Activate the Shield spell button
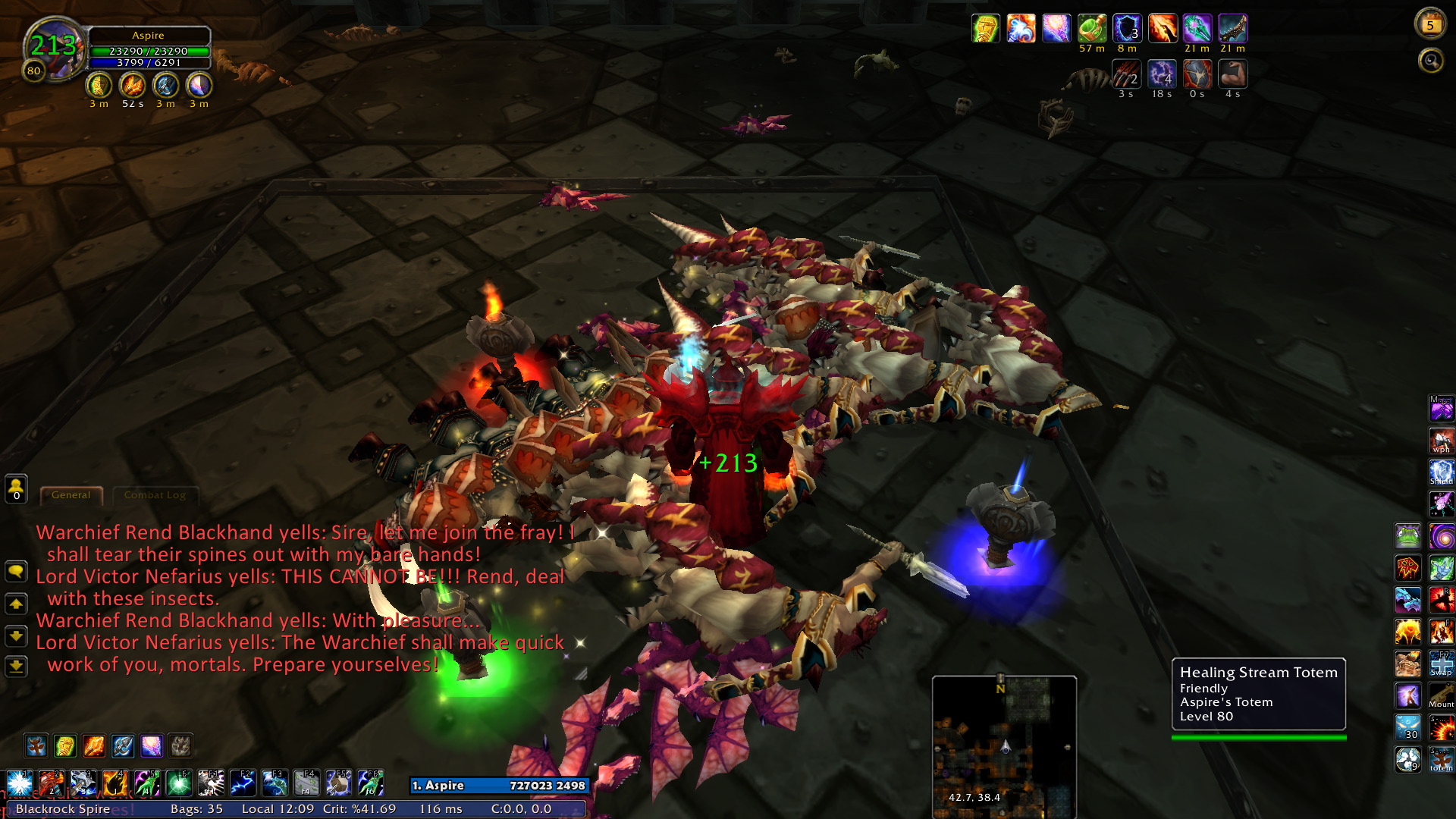Screen dimensions: 1456x819 click(x=1441, y=472)
